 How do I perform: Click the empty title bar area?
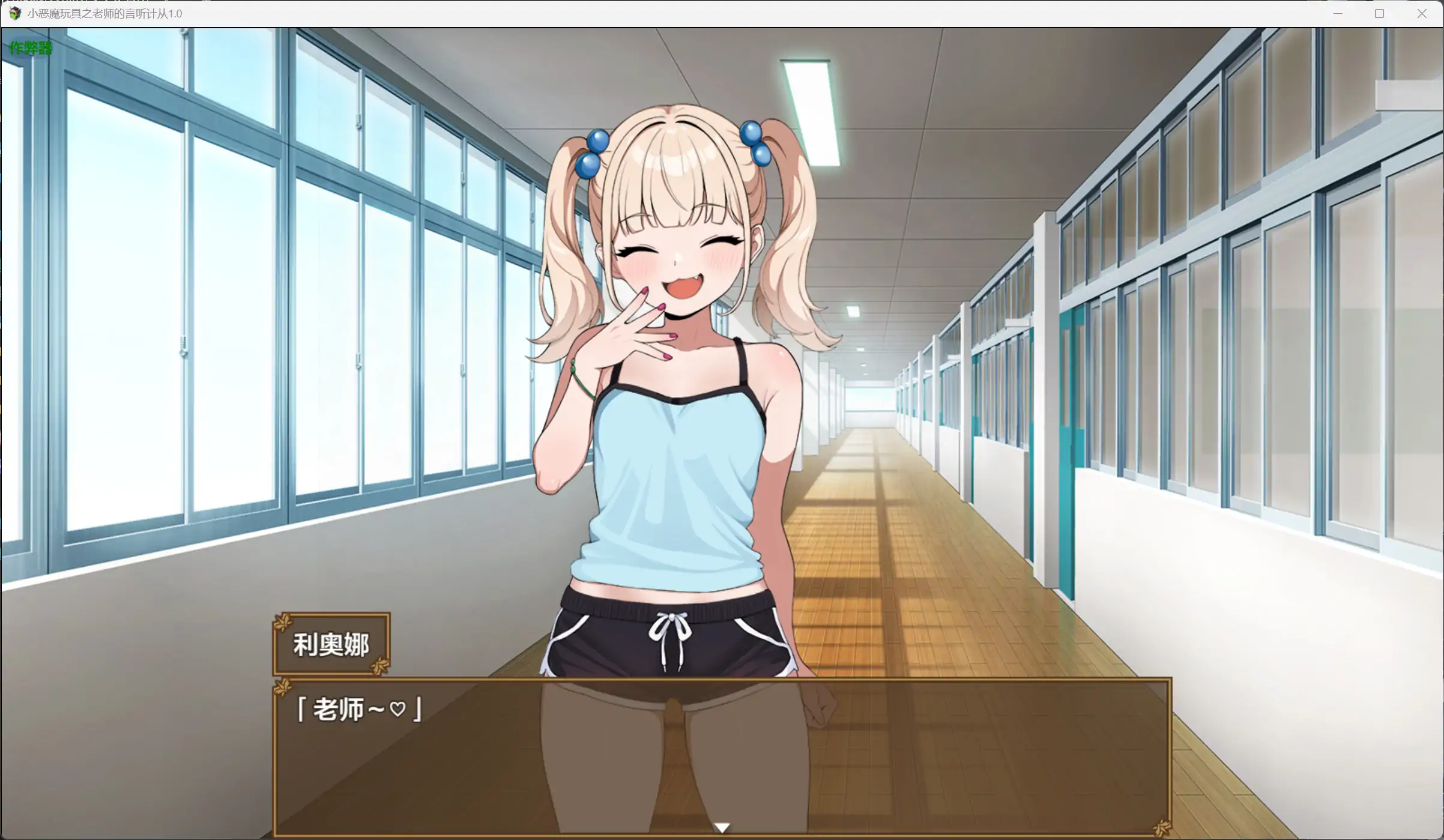[720, 13]
